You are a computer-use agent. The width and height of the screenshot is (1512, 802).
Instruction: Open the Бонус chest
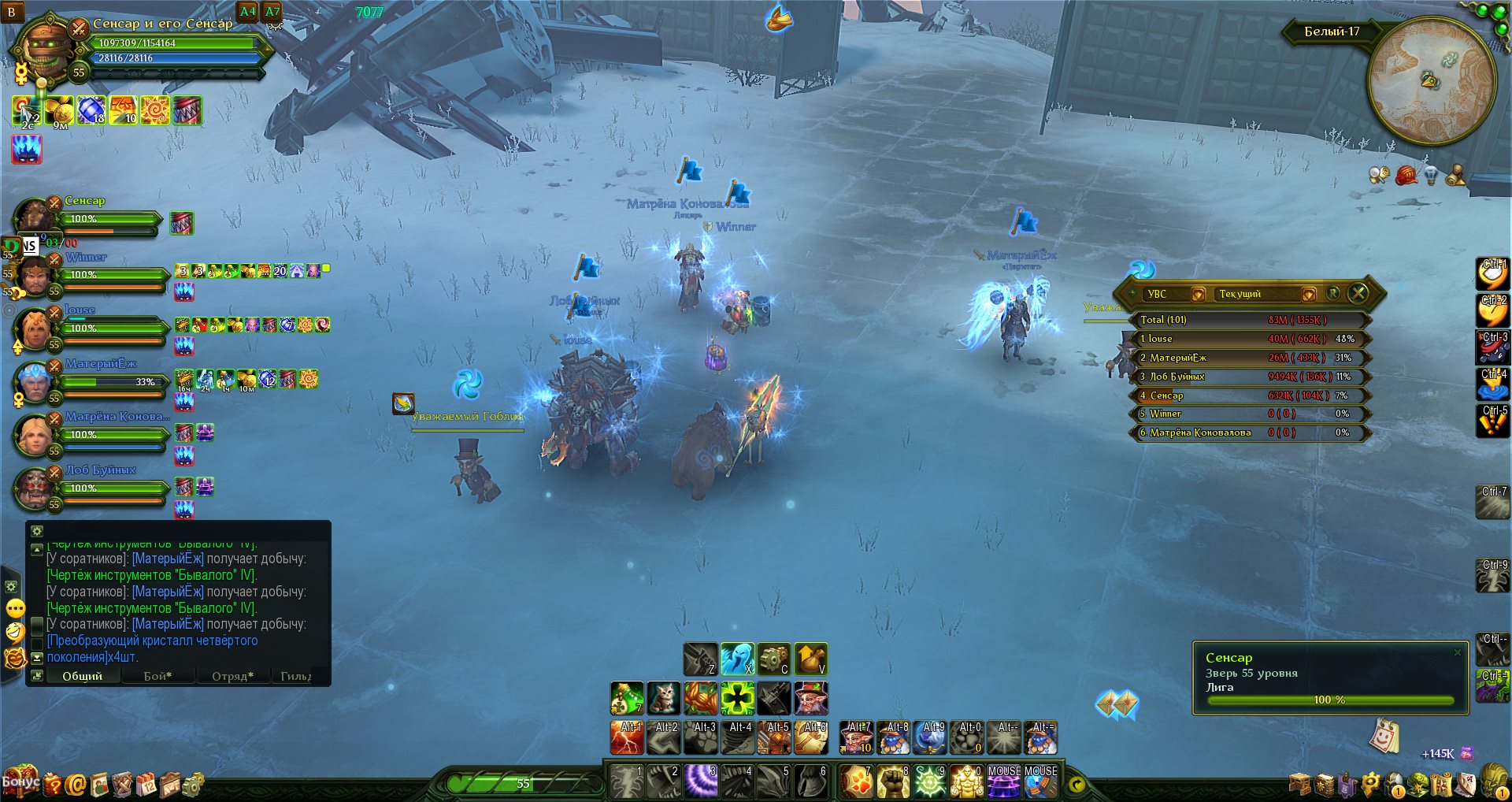point(20,782)
